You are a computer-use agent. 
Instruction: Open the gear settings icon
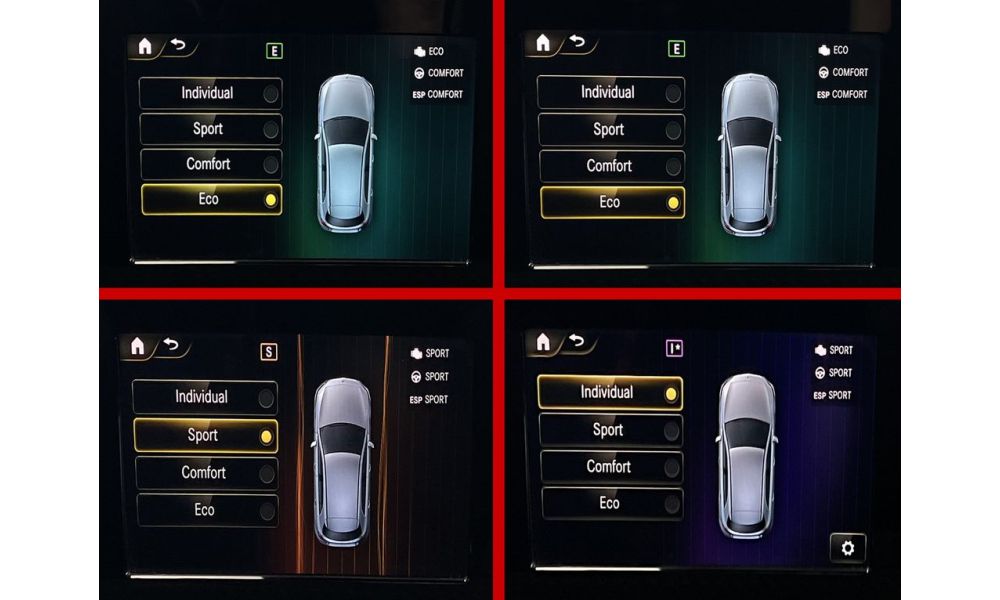pos(848,547)
